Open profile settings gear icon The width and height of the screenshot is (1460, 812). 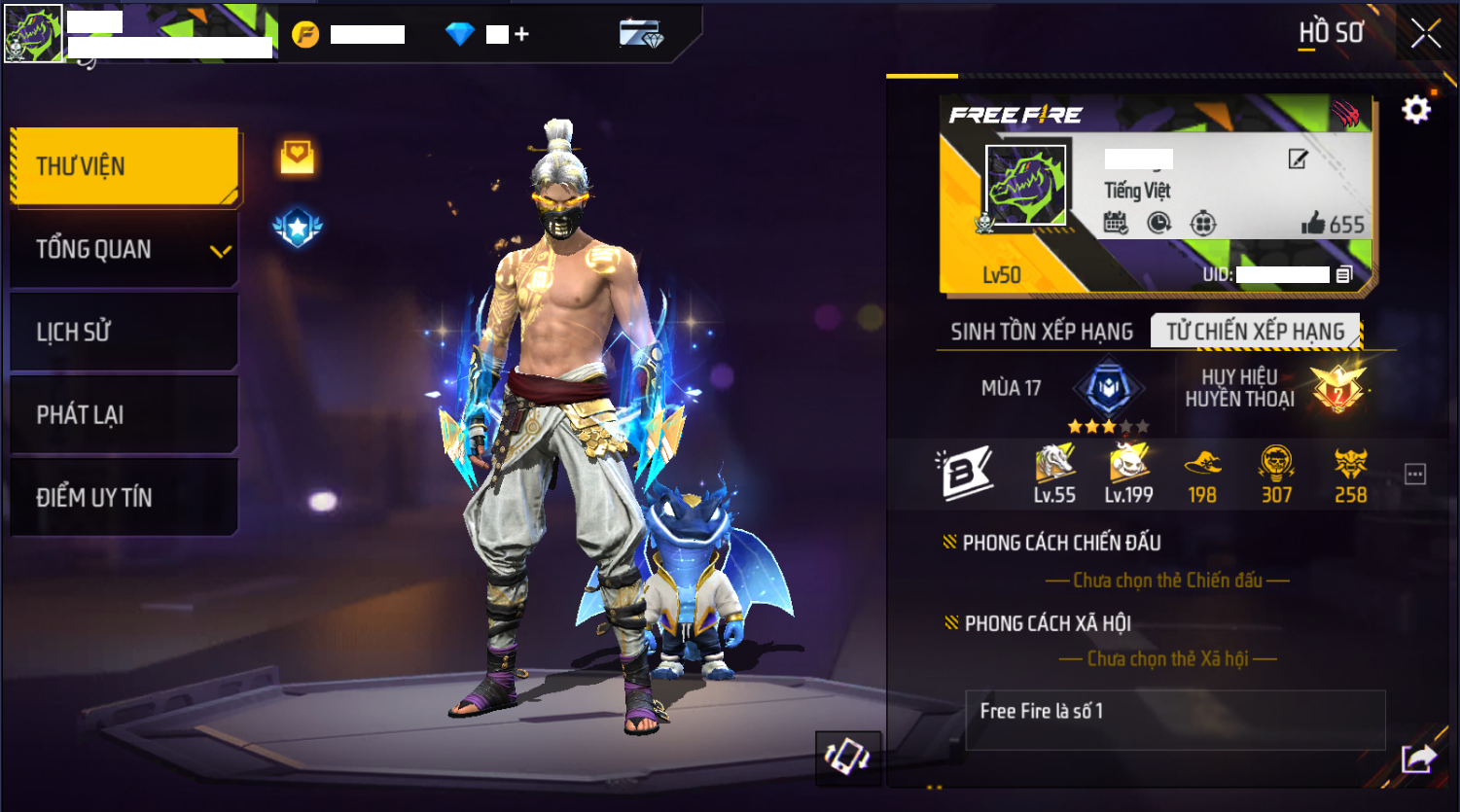(1416, 109)
